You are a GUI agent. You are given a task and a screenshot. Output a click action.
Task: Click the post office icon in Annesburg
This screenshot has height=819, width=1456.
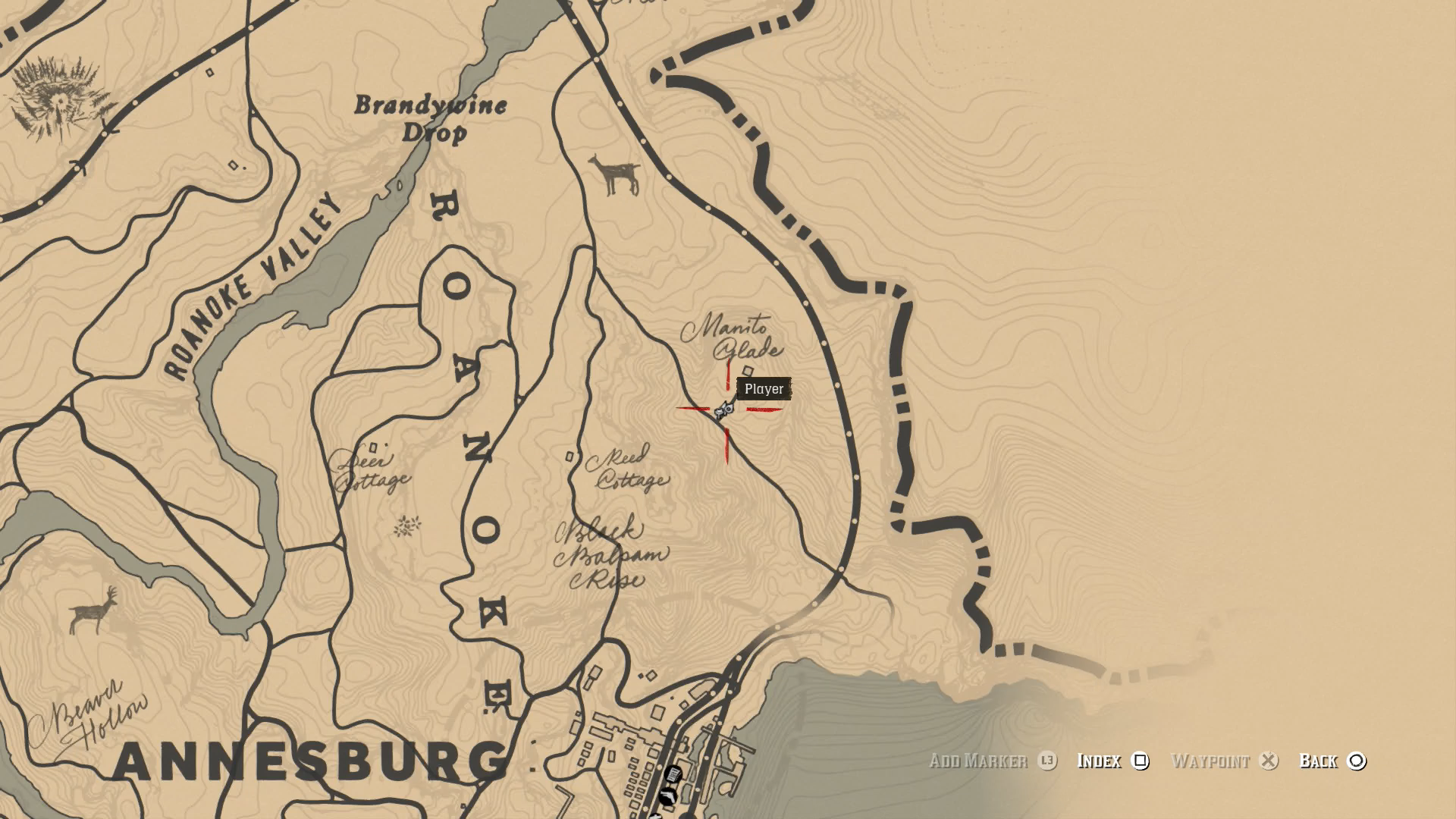click(672, 773)
